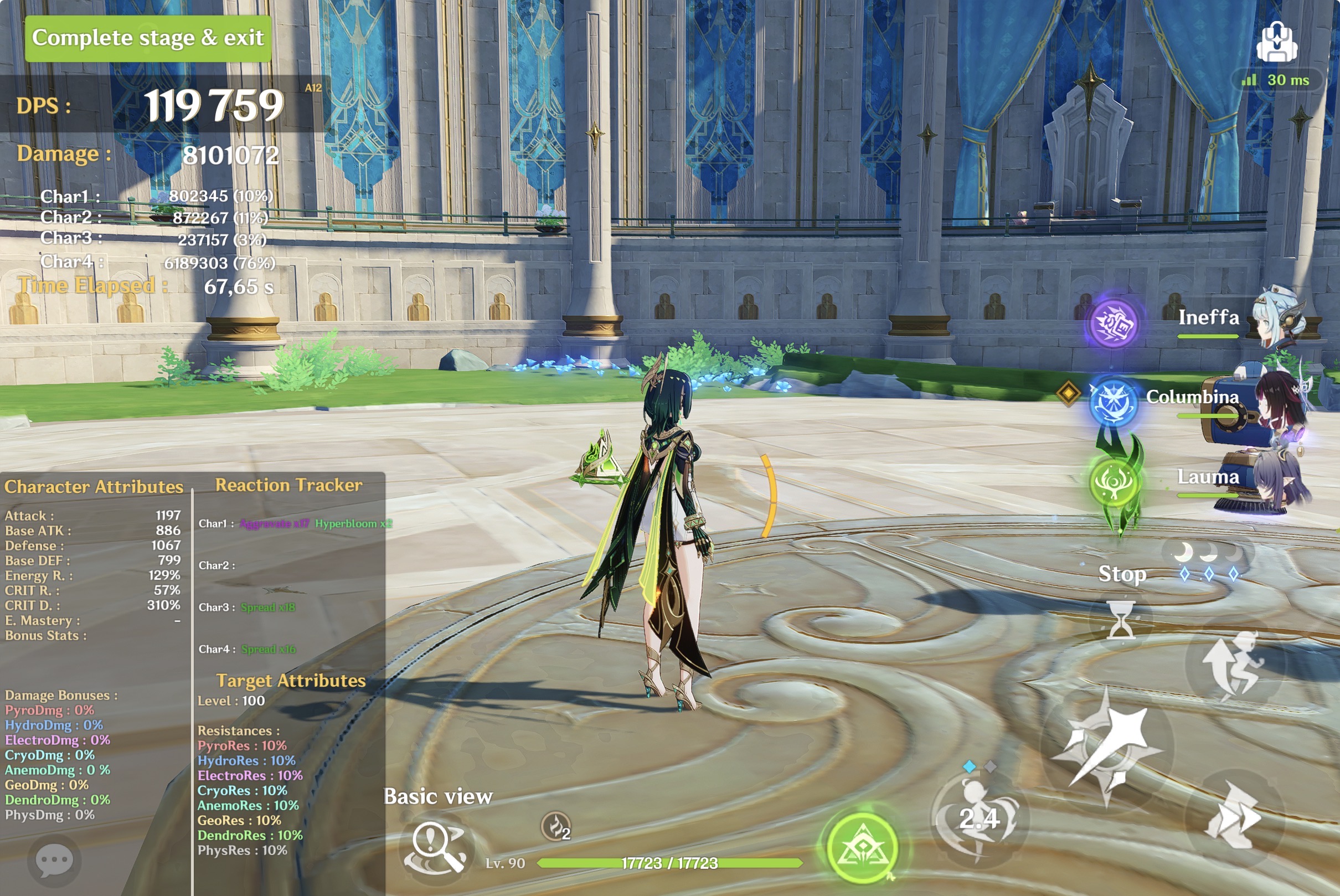Stop the timer with the hourglass button
Image resolution: width=1340 pixels, height=896 pixels.
[x=1121, y=620]
